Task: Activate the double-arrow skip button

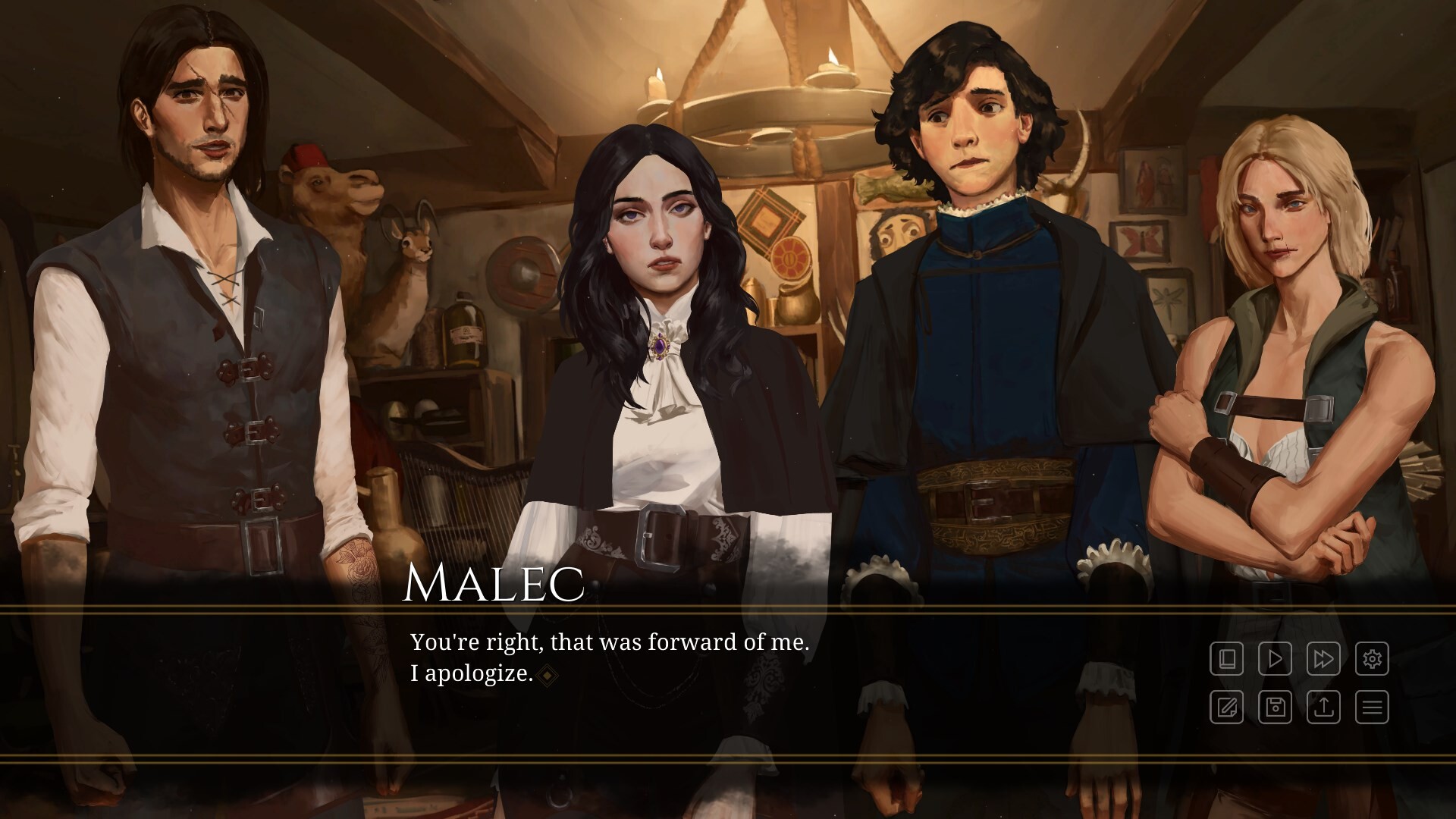Action: [1323, 658]
